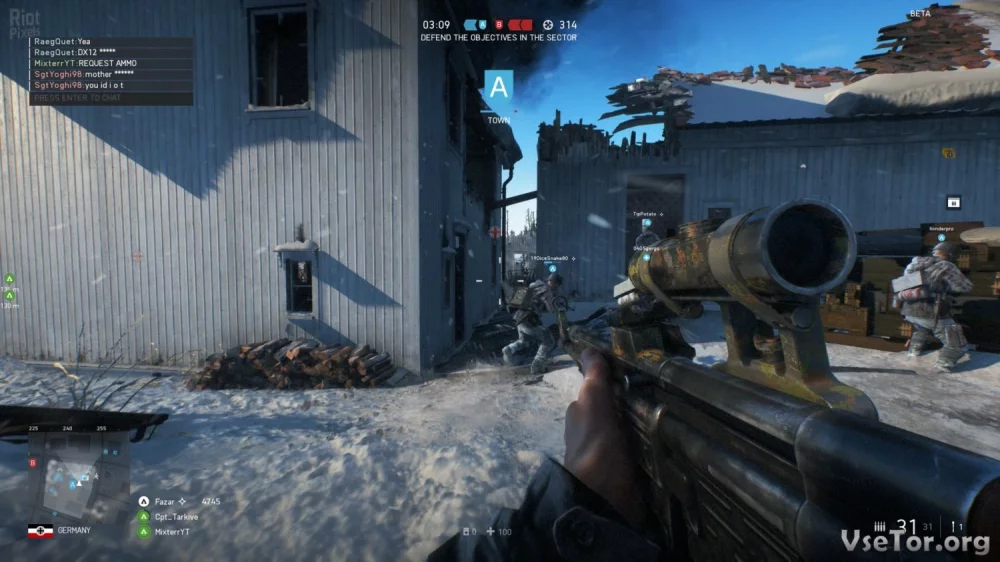Screen dimensions: 1000x562
Task: Click the Germany faction flag
Action: [40, 531]
